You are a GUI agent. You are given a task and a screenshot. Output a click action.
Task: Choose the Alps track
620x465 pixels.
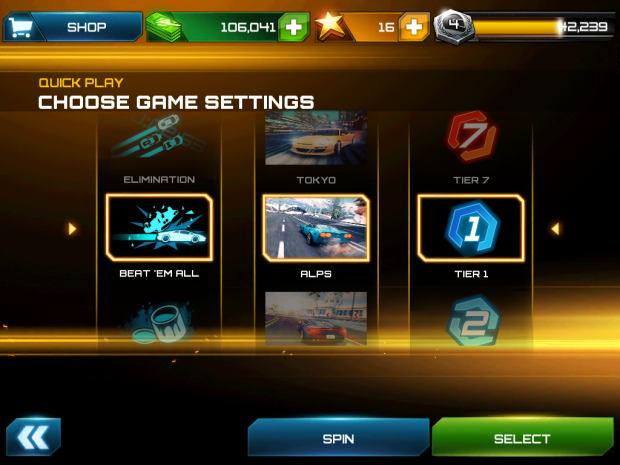tap(316, 229)
